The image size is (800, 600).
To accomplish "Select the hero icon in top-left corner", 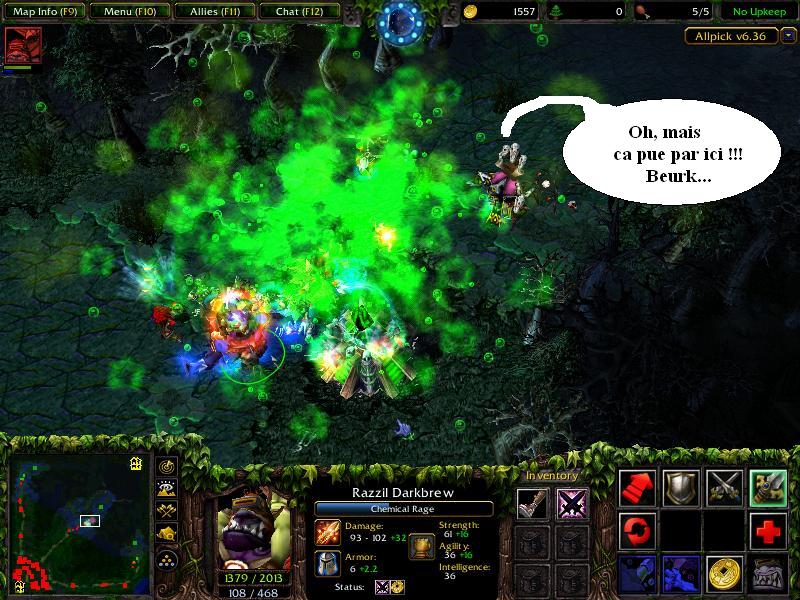I will [16, 46].
